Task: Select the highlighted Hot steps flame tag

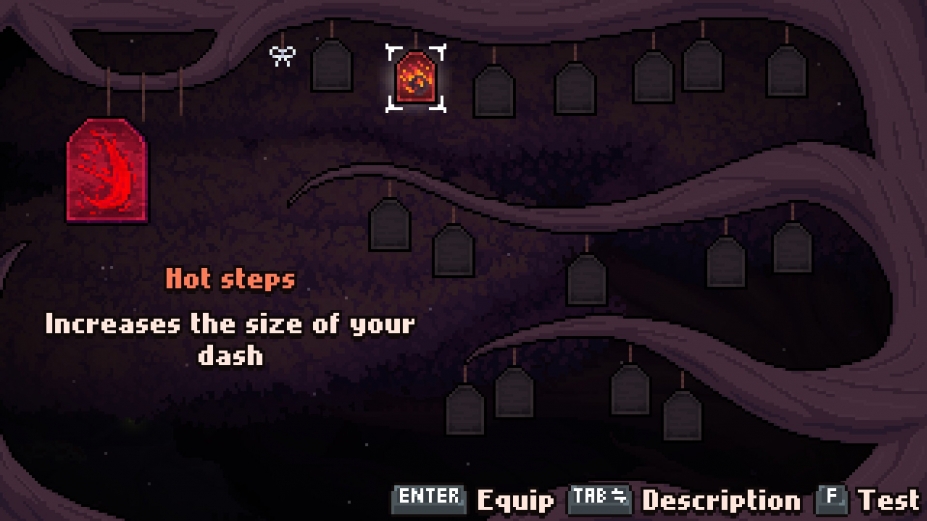Action: [414, 78]
